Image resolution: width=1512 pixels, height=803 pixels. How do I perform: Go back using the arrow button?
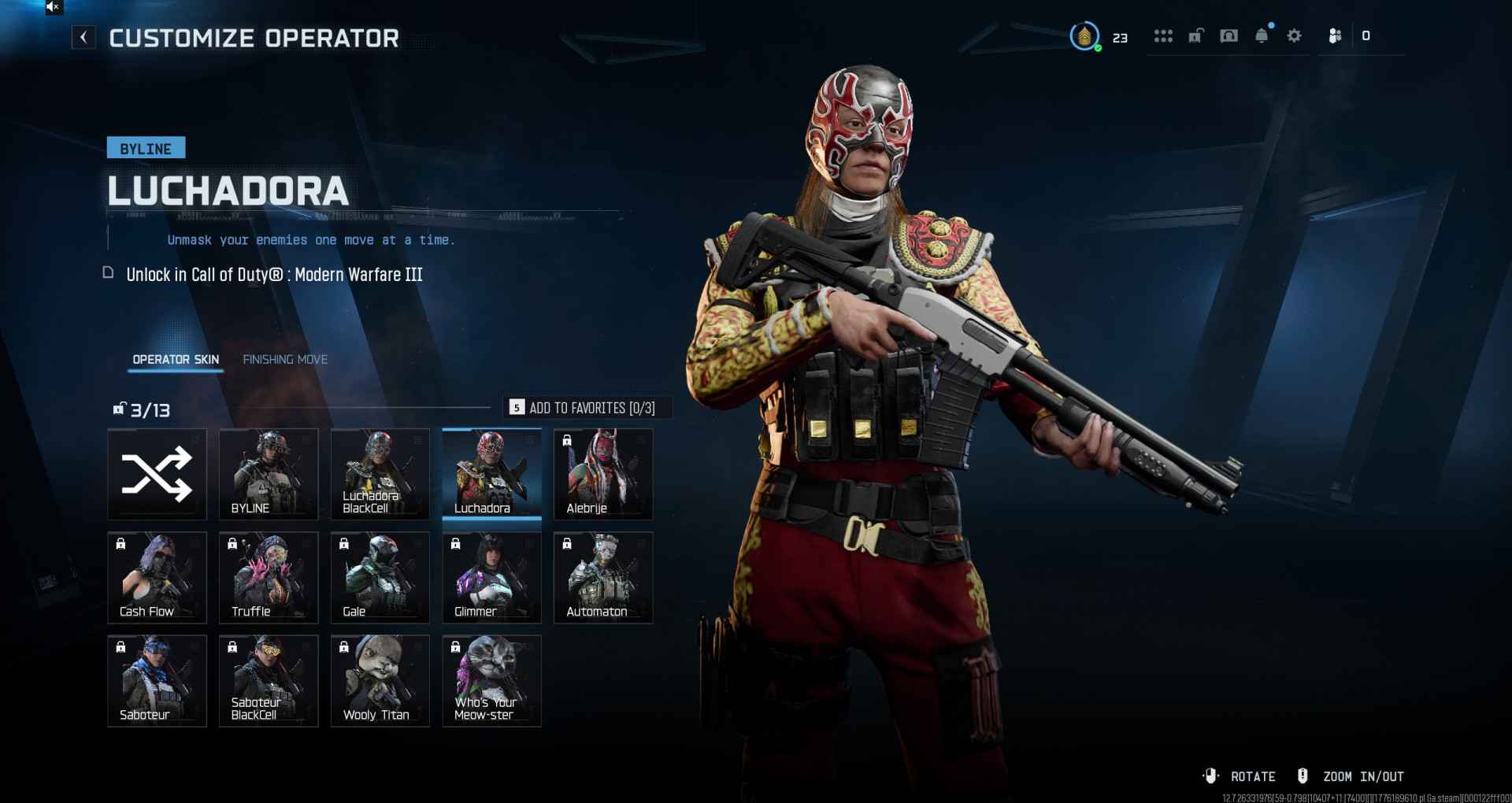click(x=83, y=37)
